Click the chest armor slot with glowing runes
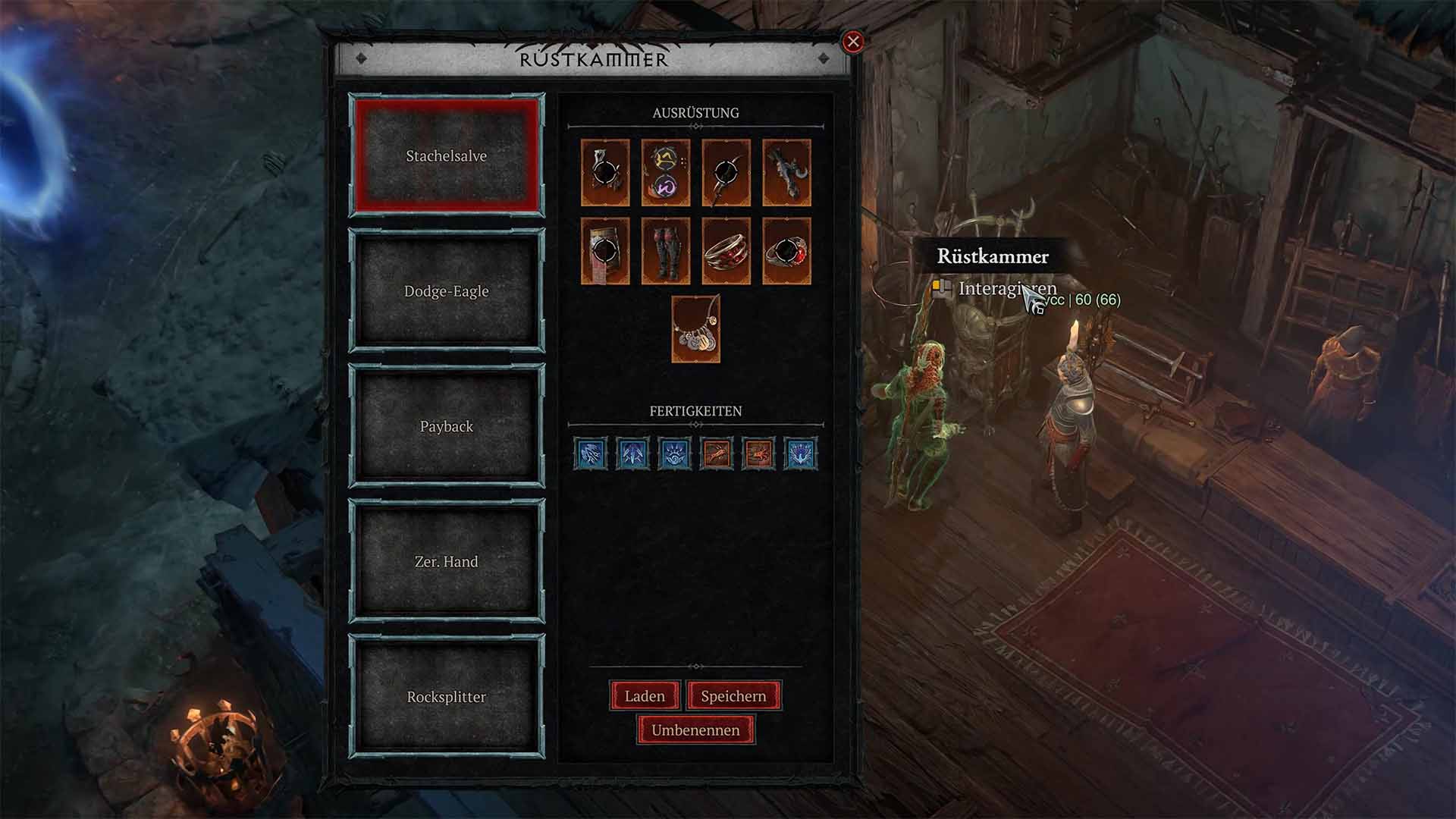This screenshot has height=819, width=1456. pyautogui.click(x=666, y=173)
